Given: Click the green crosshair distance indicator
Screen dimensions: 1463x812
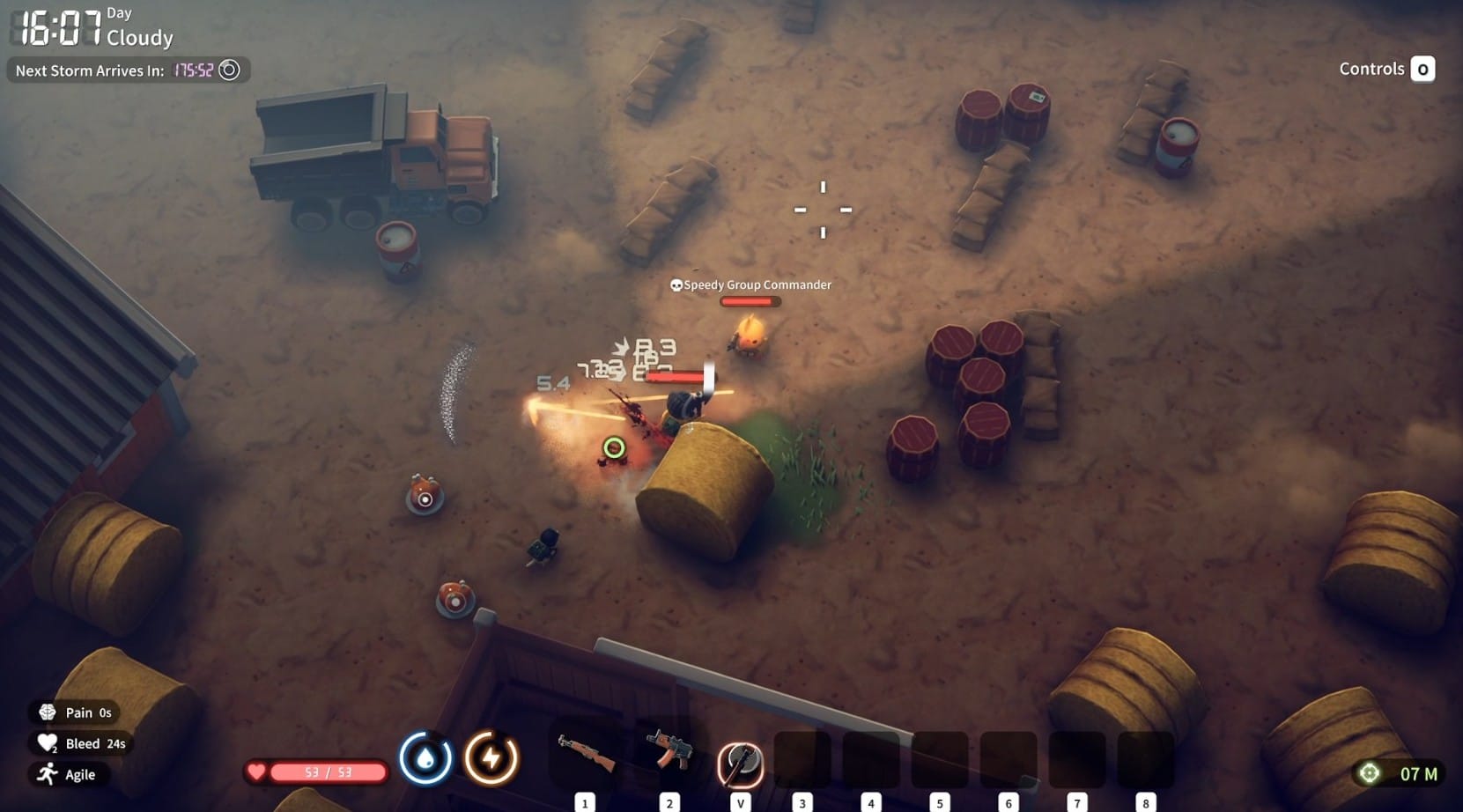Looking at the screenshot, I should click(x=1369, y=773).
